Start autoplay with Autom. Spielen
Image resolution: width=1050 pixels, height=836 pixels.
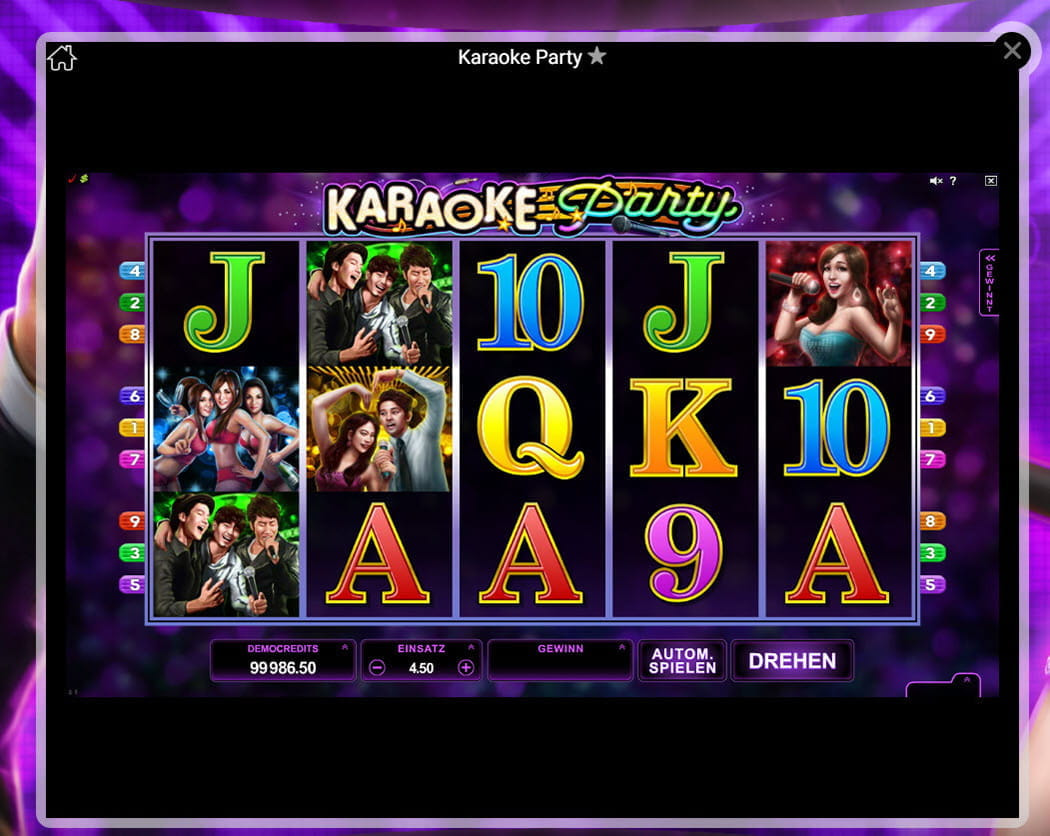[682, 661]
